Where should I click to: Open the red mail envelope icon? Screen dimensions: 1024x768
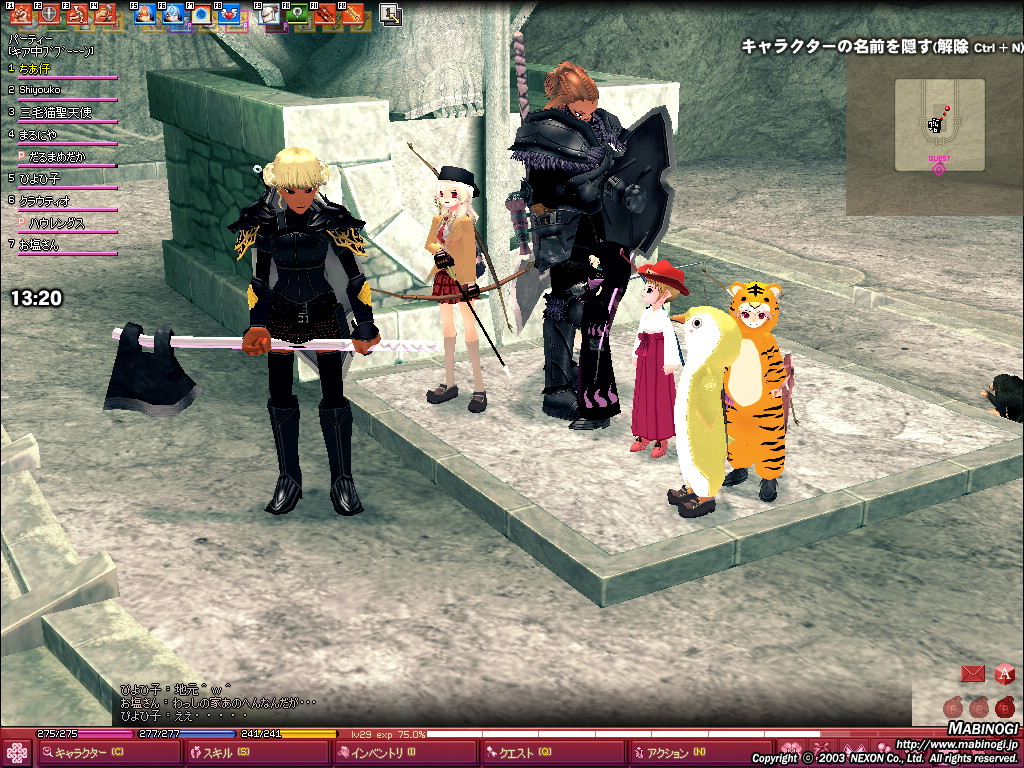coord(972,673)
